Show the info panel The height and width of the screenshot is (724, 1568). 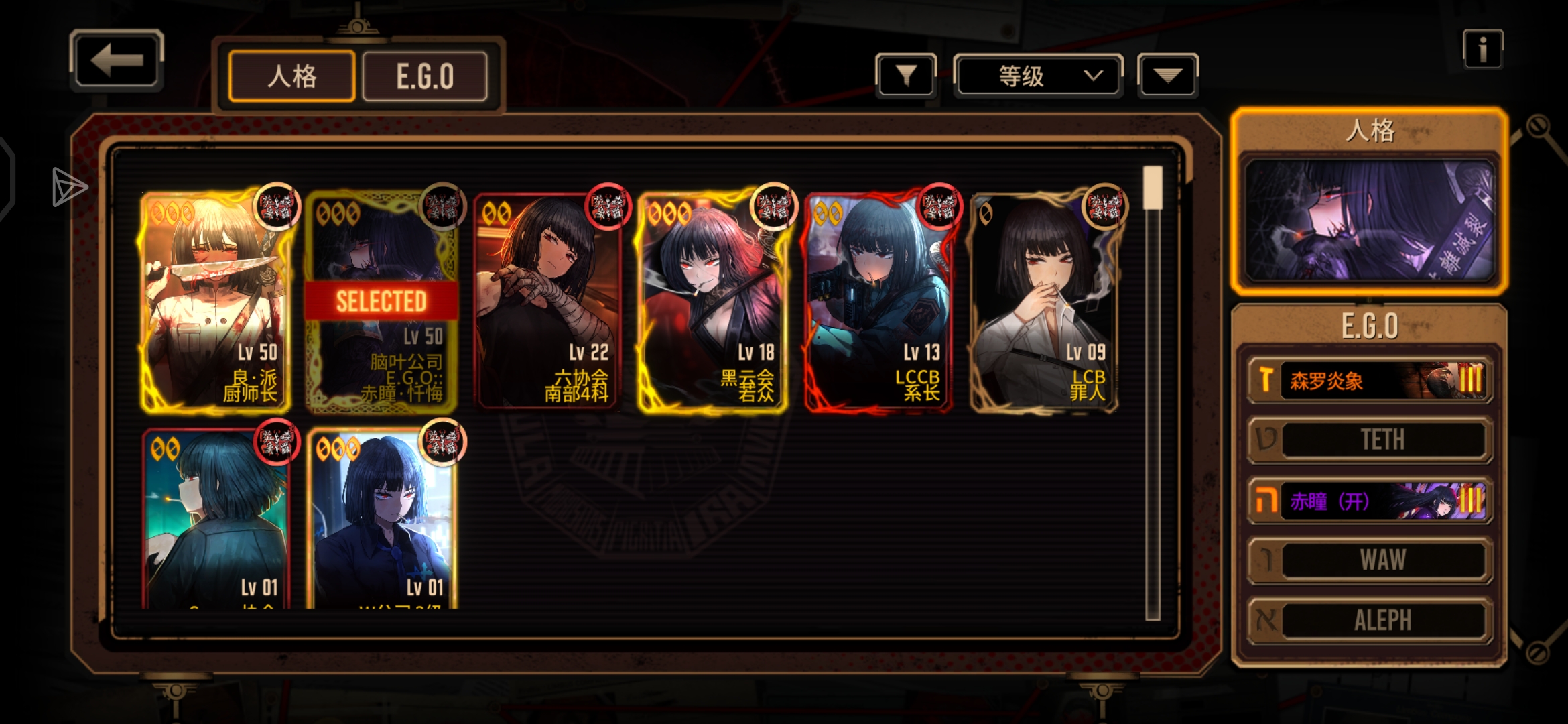click(1482, 49)
